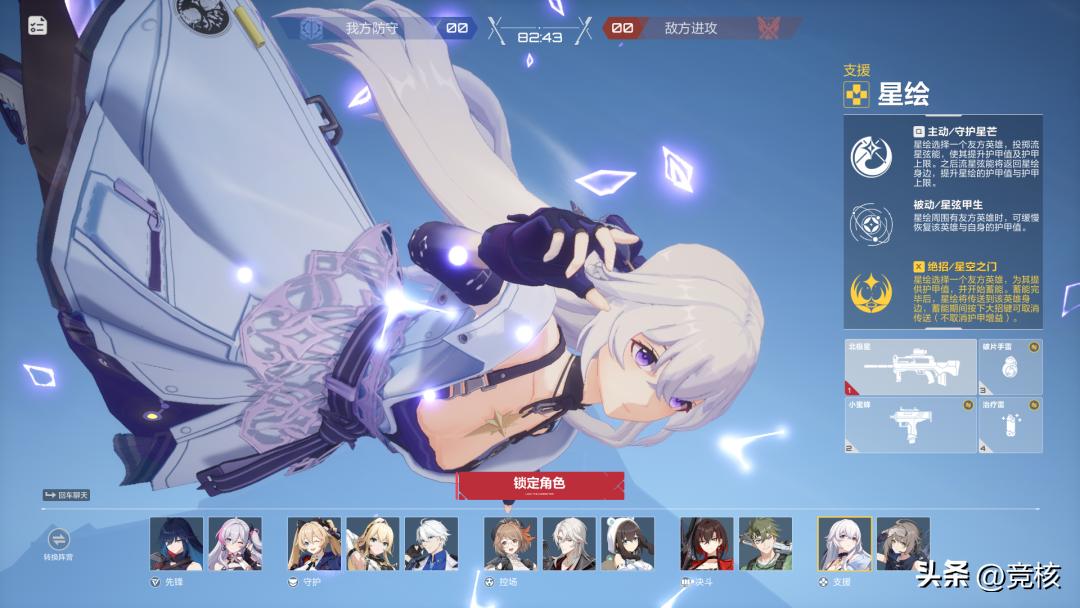This screenshot has width=1080, height=608.
Task: Select the red-haired duelist hero portrait
Action: tap(707, 544)
